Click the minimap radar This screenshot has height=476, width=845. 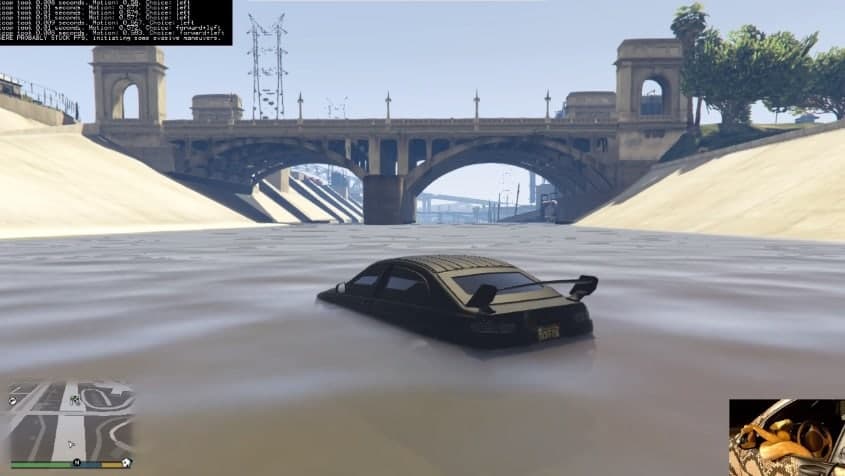click(70, 420)
